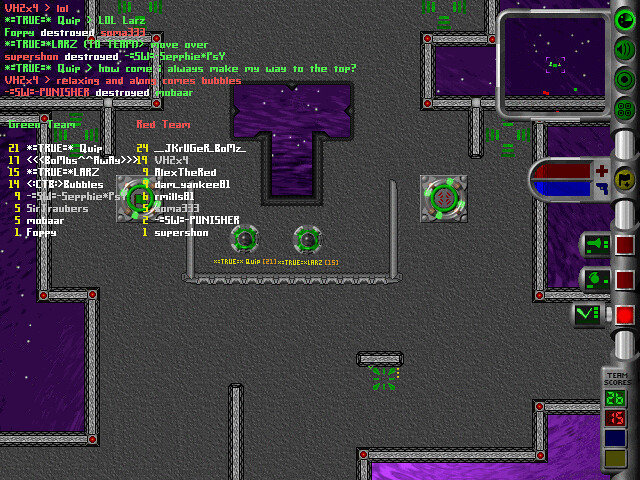This screenshot has height=480, width=640.
Task: Select the missile weapon icon
Action: click(595, 245)
